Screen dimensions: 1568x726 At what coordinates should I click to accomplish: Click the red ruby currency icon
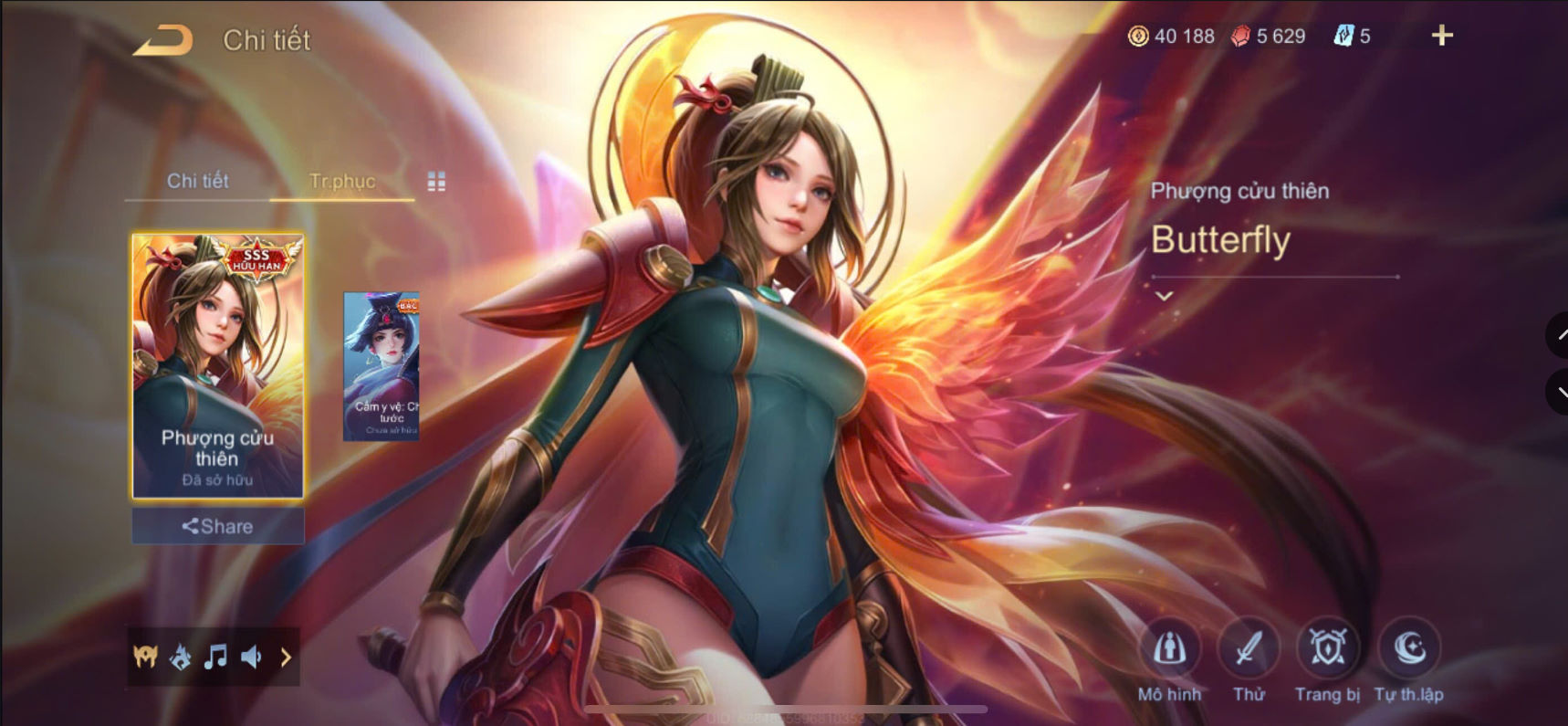point(1238,37)
